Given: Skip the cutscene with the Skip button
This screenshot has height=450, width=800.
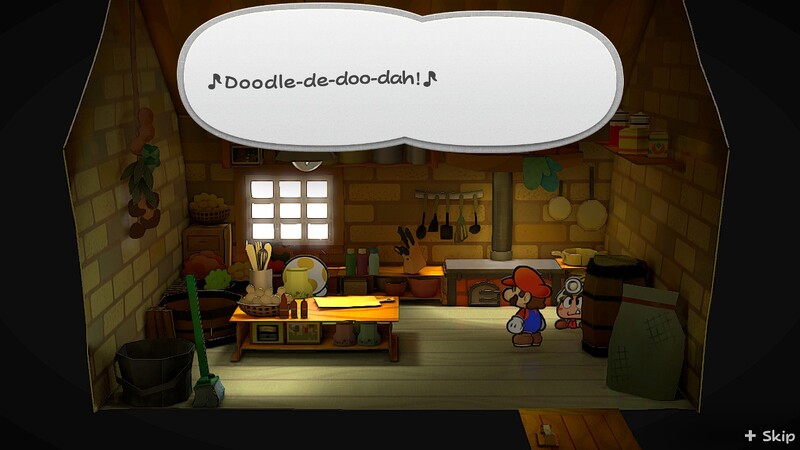Looking at the screenshot, I should (x=770, y=436).
